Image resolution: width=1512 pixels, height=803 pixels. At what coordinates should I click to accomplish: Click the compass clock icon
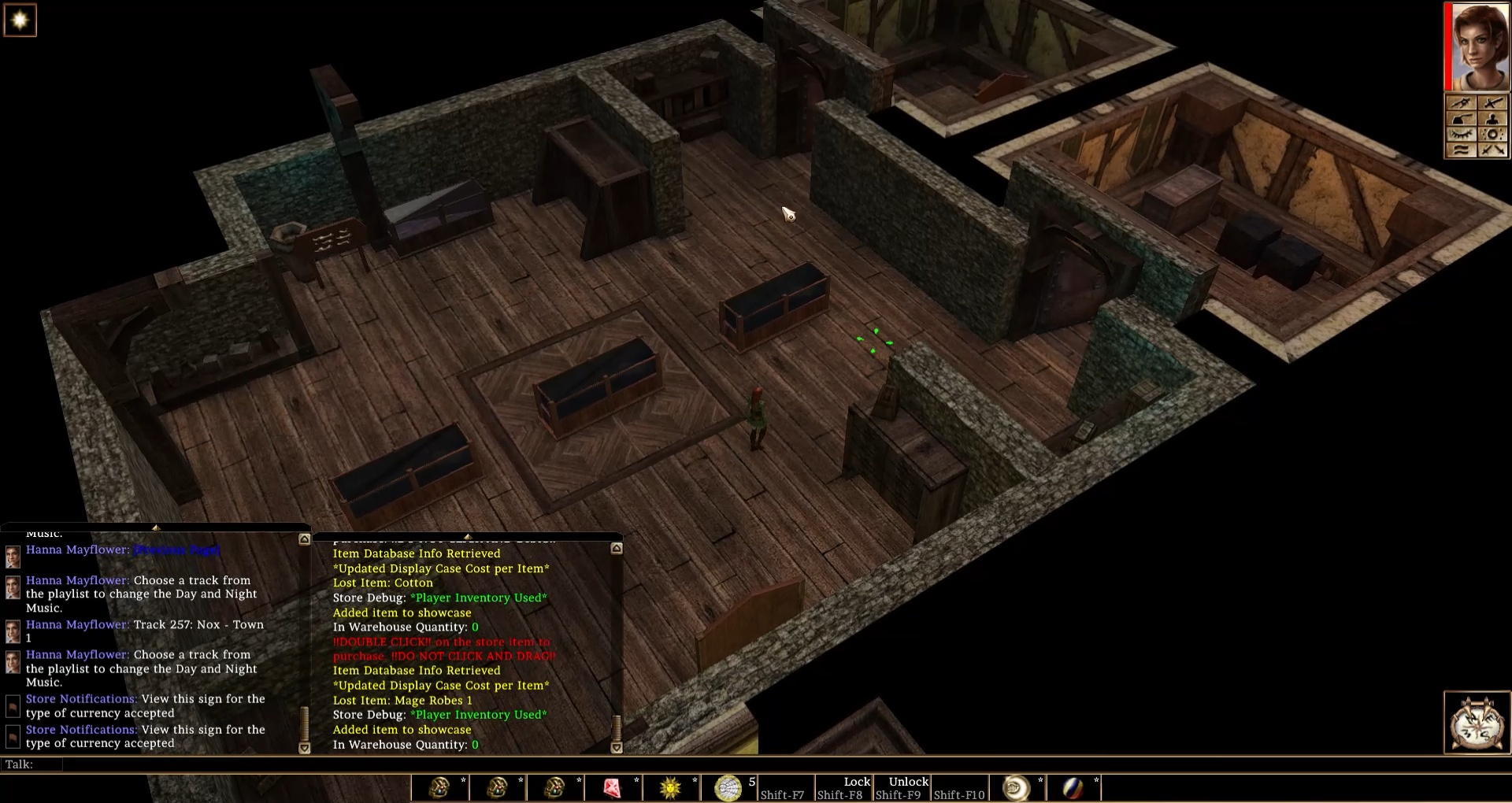[x=1477, y=723]
